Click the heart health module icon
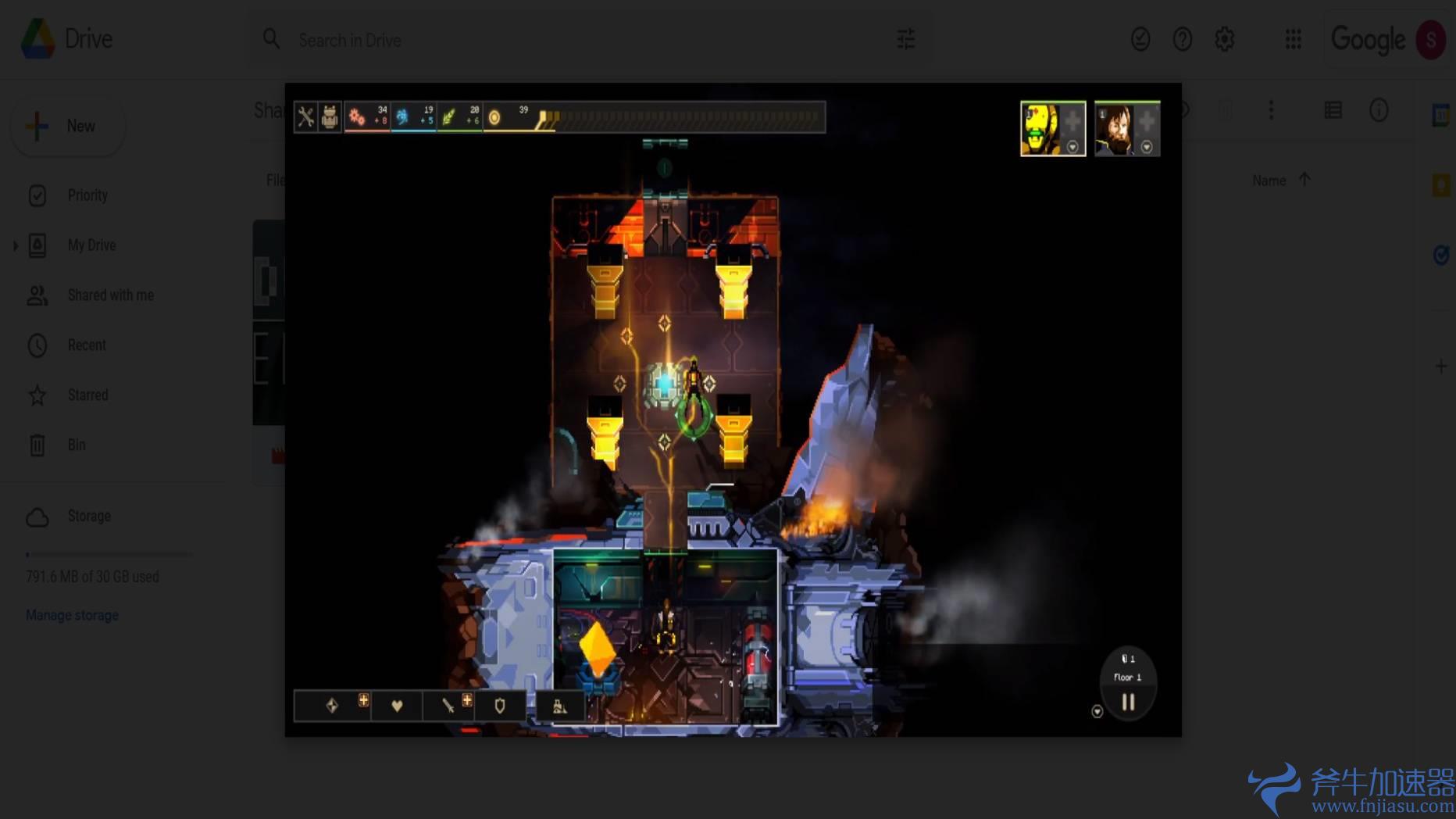 pos(394,706)
